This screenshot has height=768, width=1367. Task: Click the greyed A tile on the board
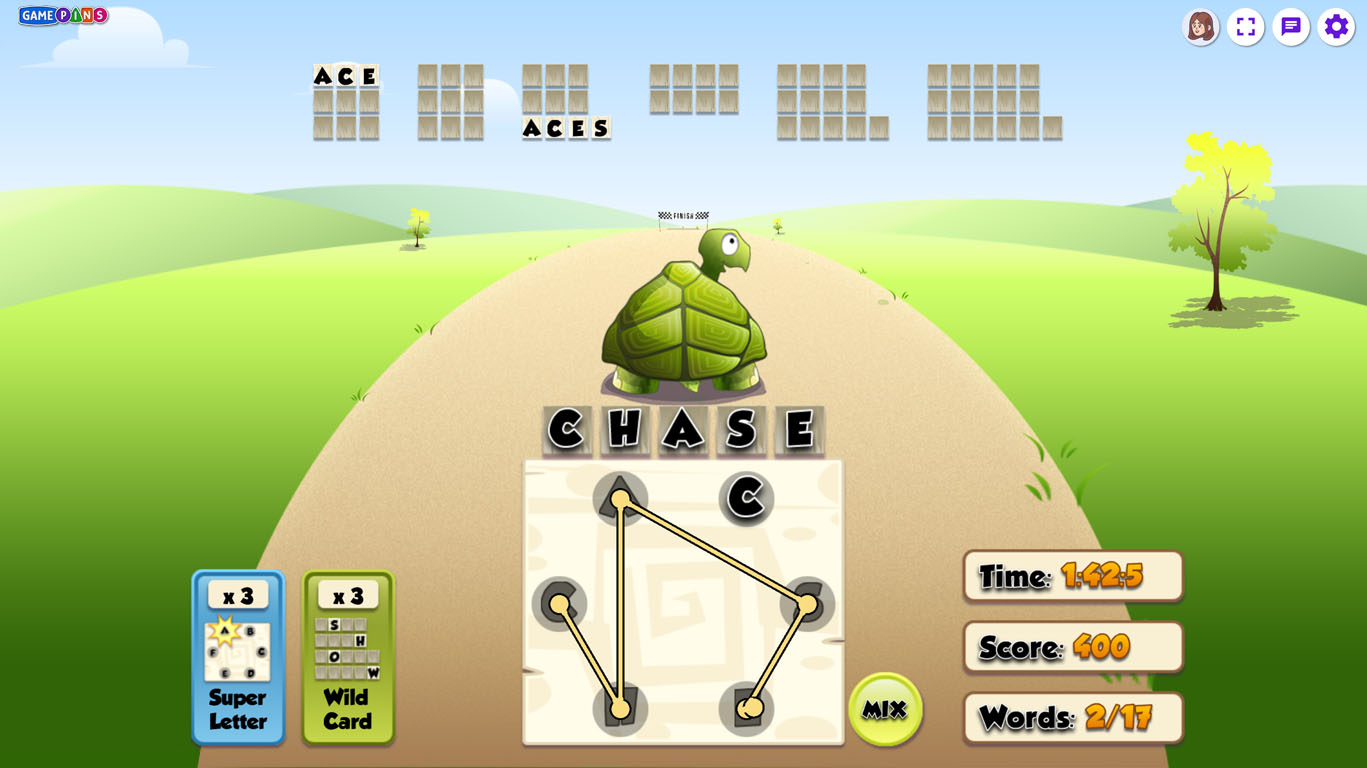(620, 498)
